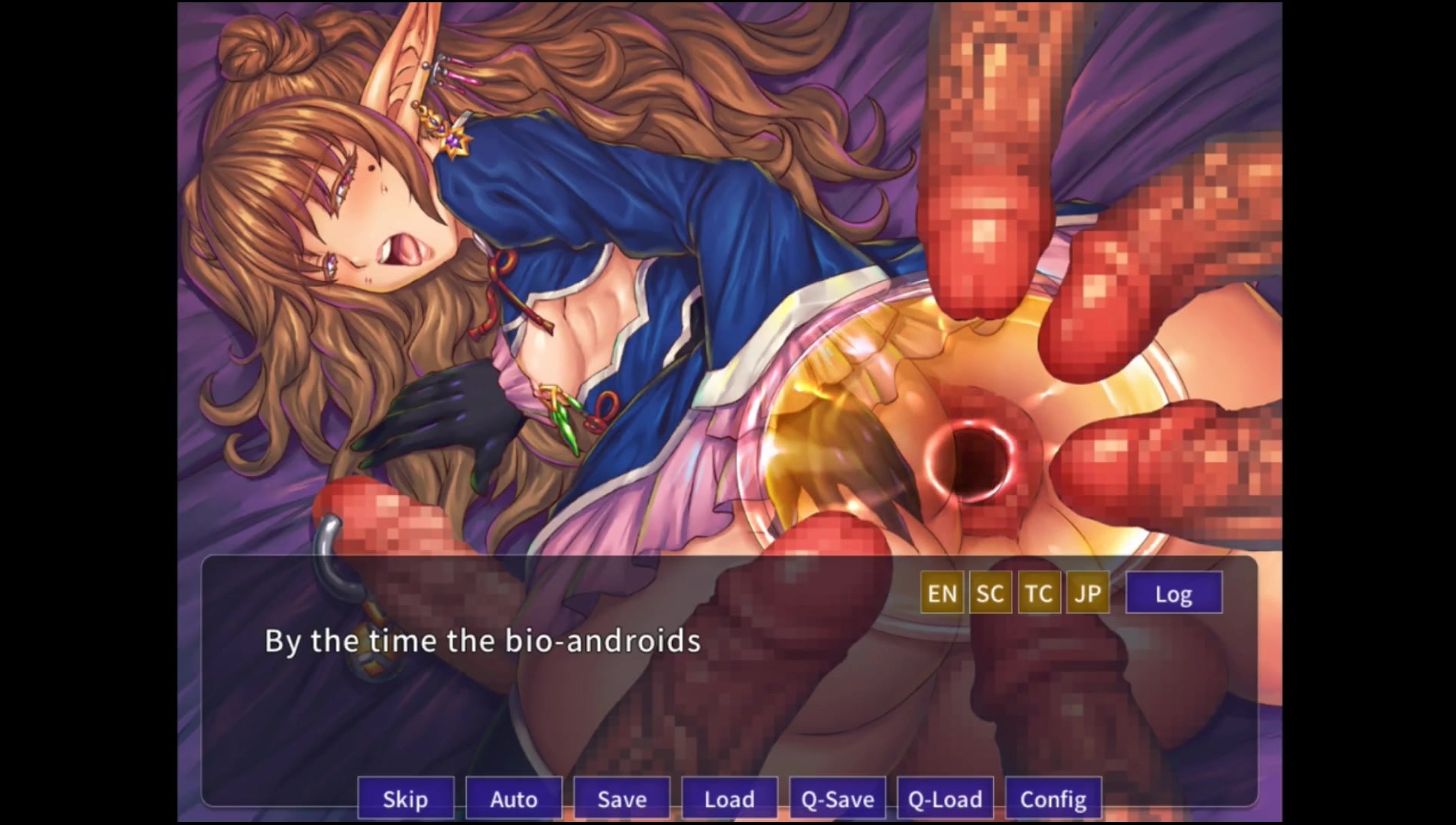Show the dialogue Log

(1173, 594)
